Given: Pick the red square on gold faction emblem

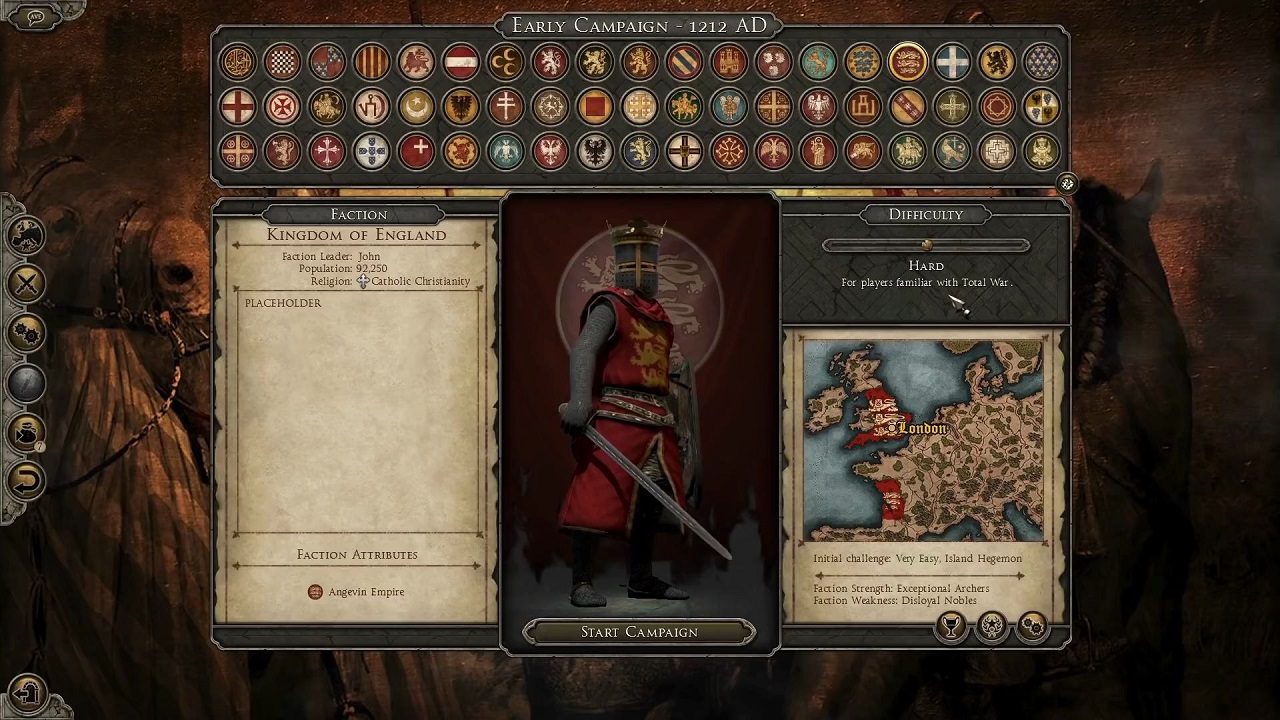Looking at the screenshot, I should pos(594,106).
